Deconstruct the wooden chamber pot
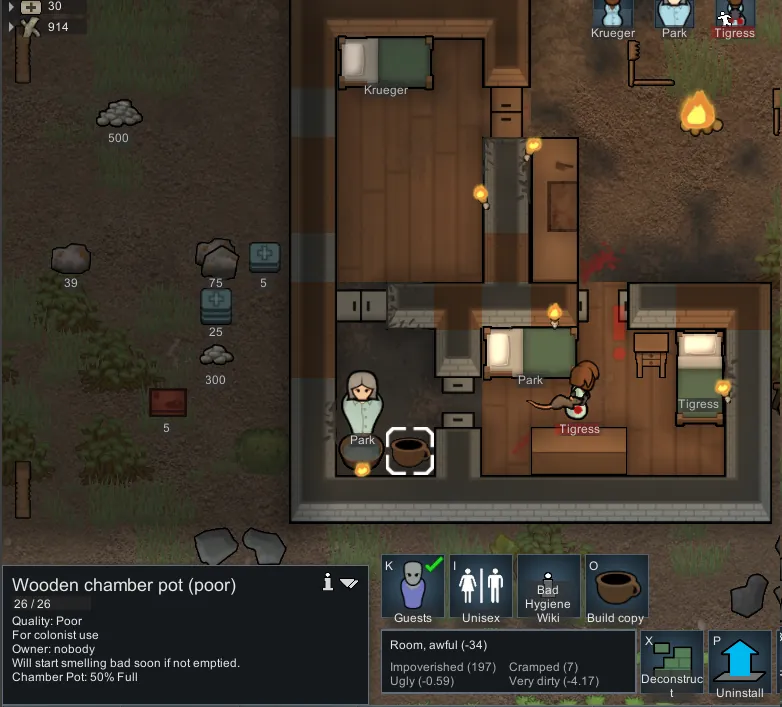782x707 pixels. 671,663
